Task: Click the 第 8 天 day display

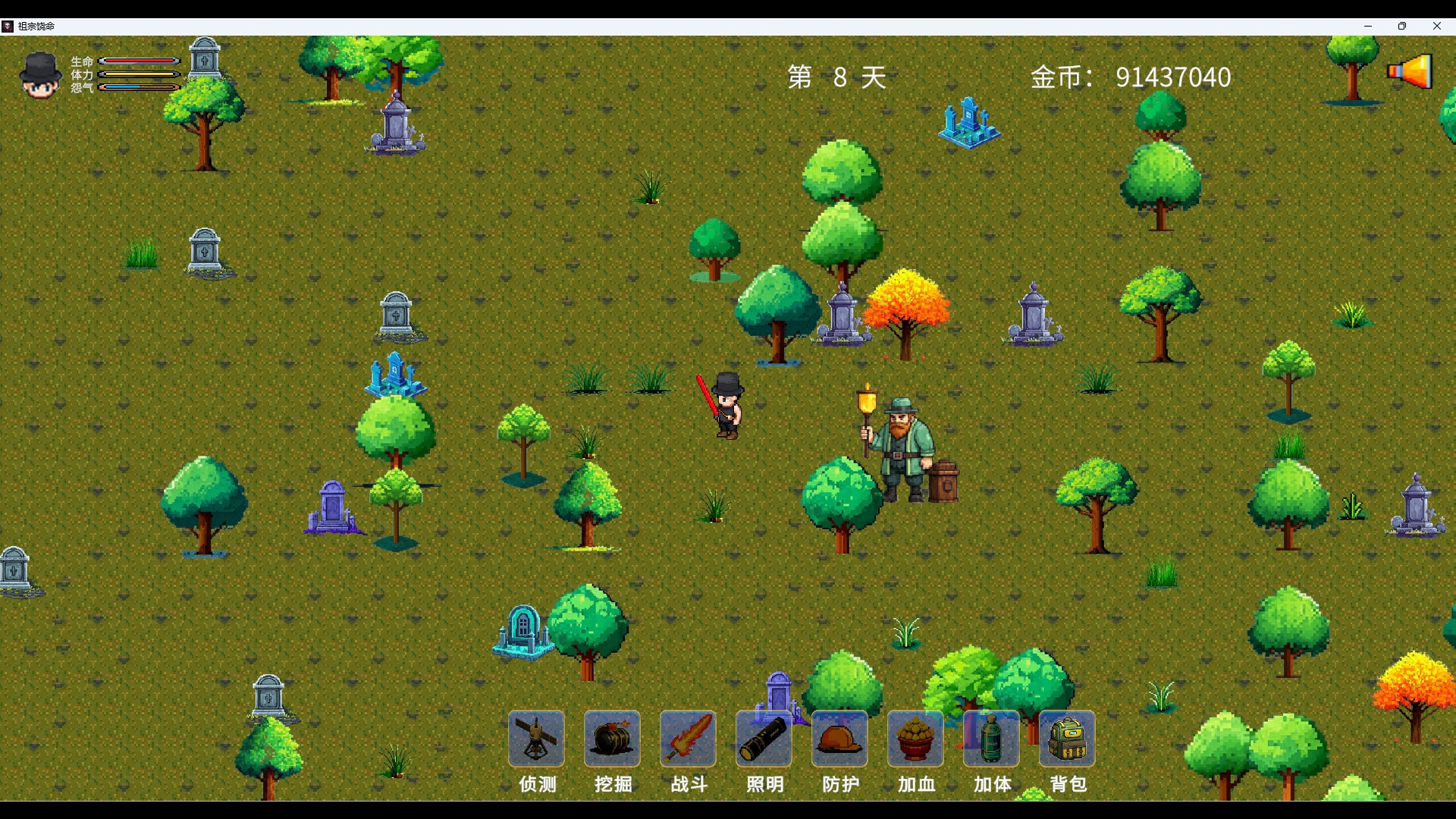Action: (x=834, y=77)
